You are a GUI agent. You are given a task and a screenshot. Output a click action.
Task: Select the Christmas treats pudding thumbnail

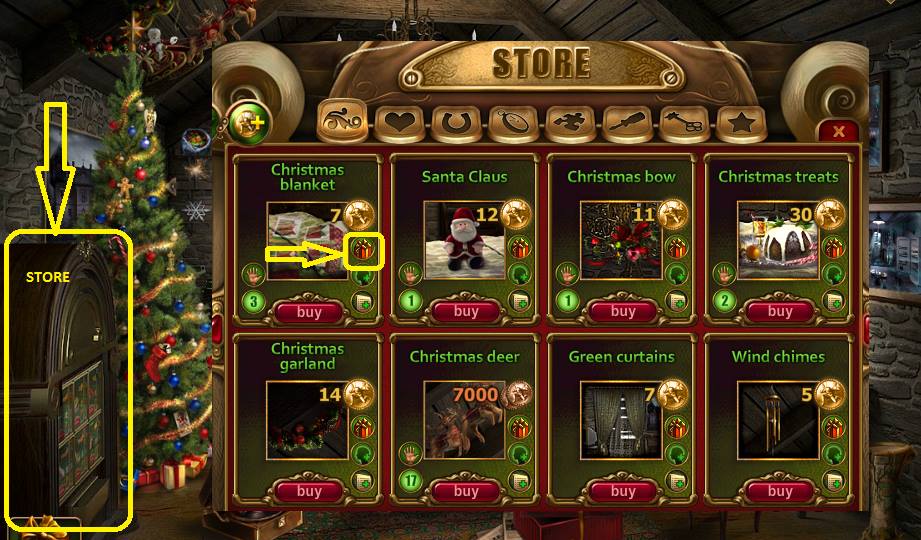pyautogui.click(x=774, y=239)
